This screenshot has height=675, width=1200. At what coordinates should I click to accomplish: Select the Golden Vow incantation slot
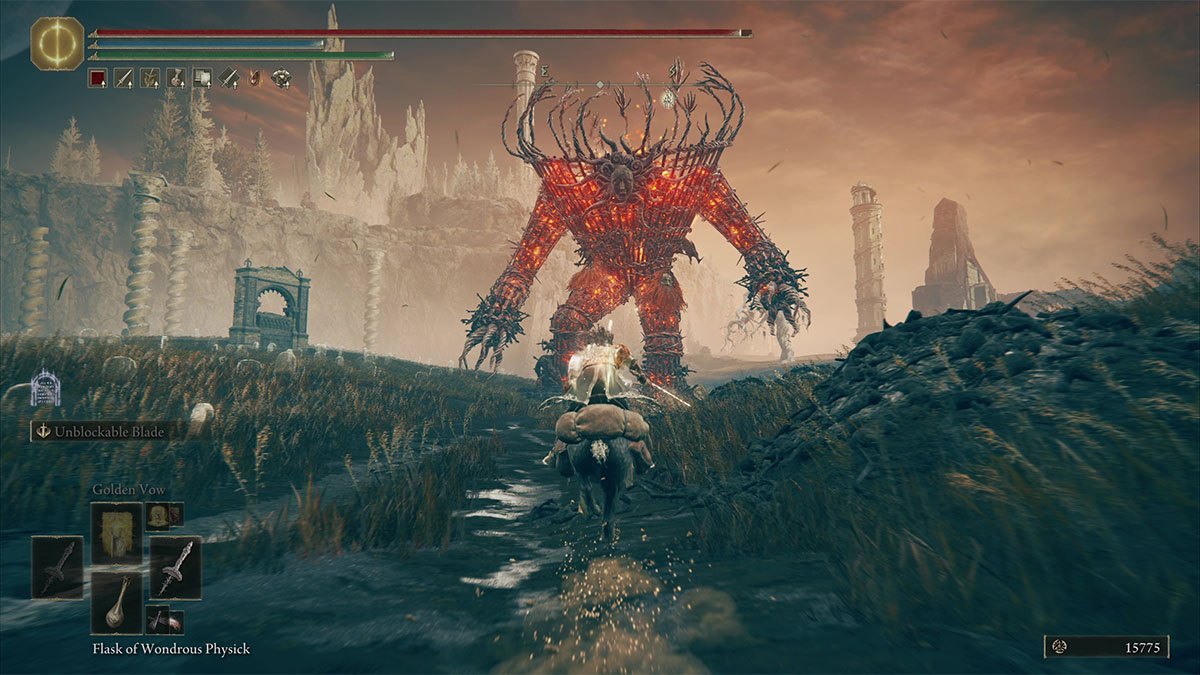point(117,533)
